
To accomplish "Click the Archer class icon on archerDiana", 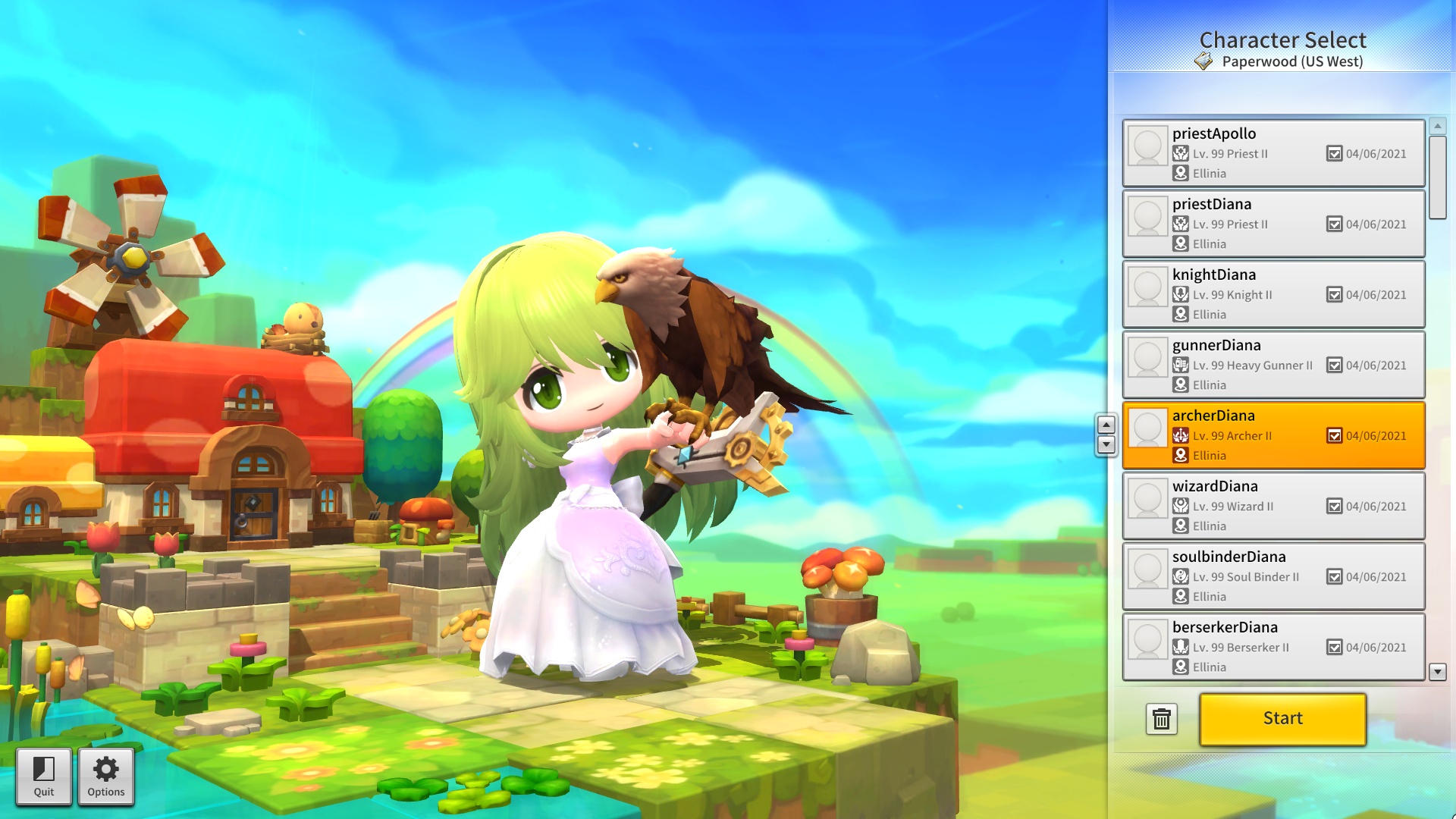I will tap(1181, 436).
